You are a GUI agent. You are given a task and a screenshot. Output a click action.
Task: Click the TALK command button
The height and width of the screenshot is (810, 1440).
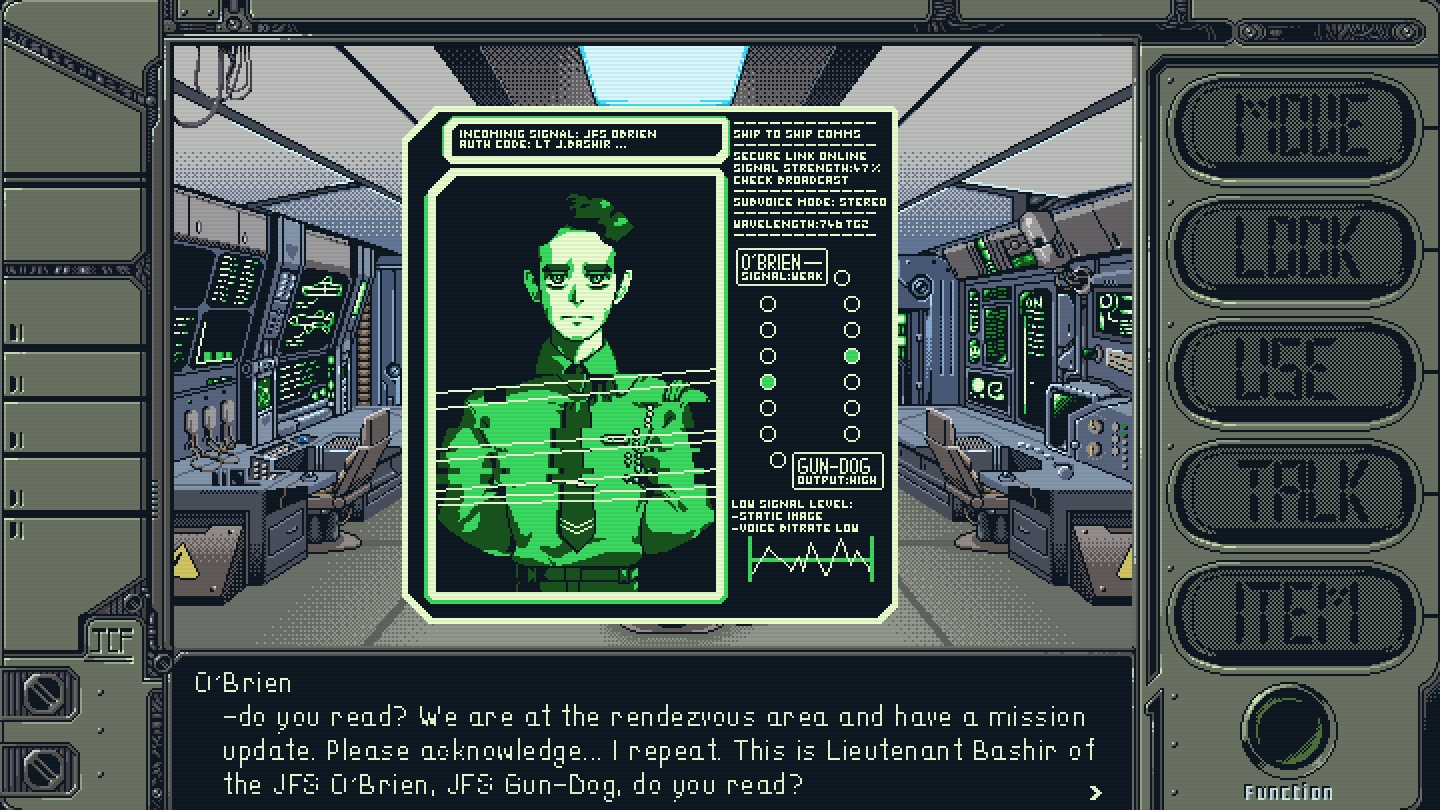(x=1297, y=494)
